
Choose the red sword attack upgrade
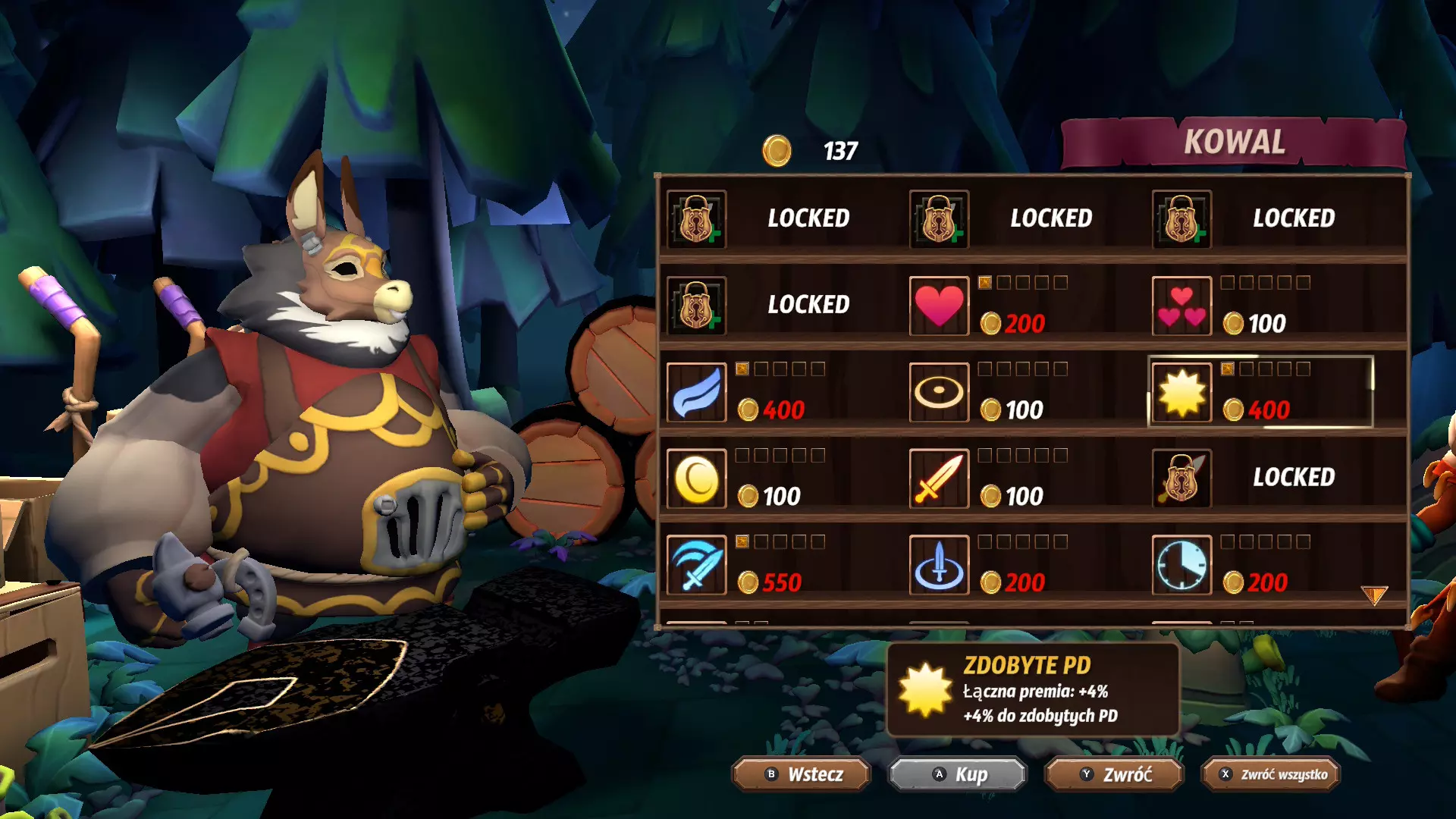[x=939, y=479]
